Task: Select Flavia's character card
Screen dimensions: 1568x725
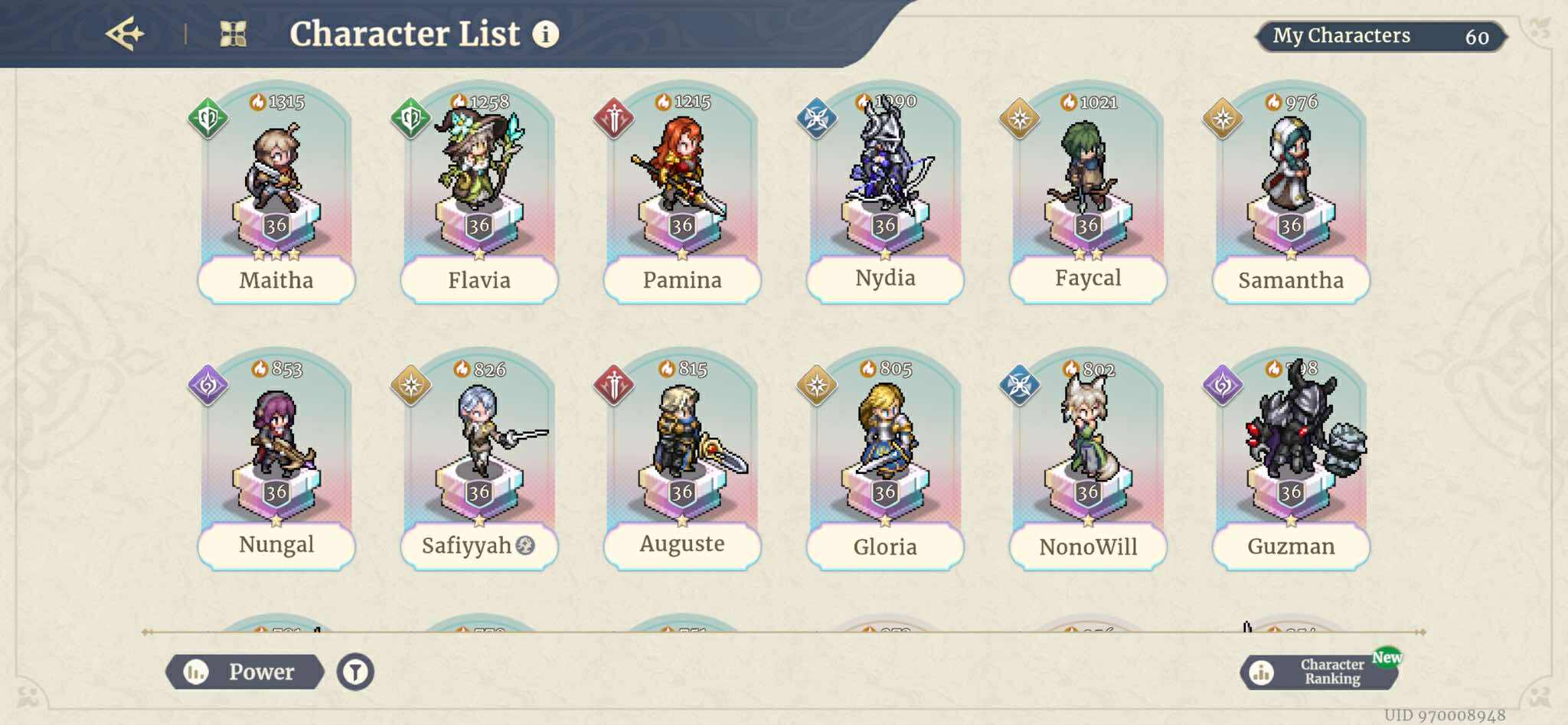Action: pyautogui.click(x=479, y=191)
